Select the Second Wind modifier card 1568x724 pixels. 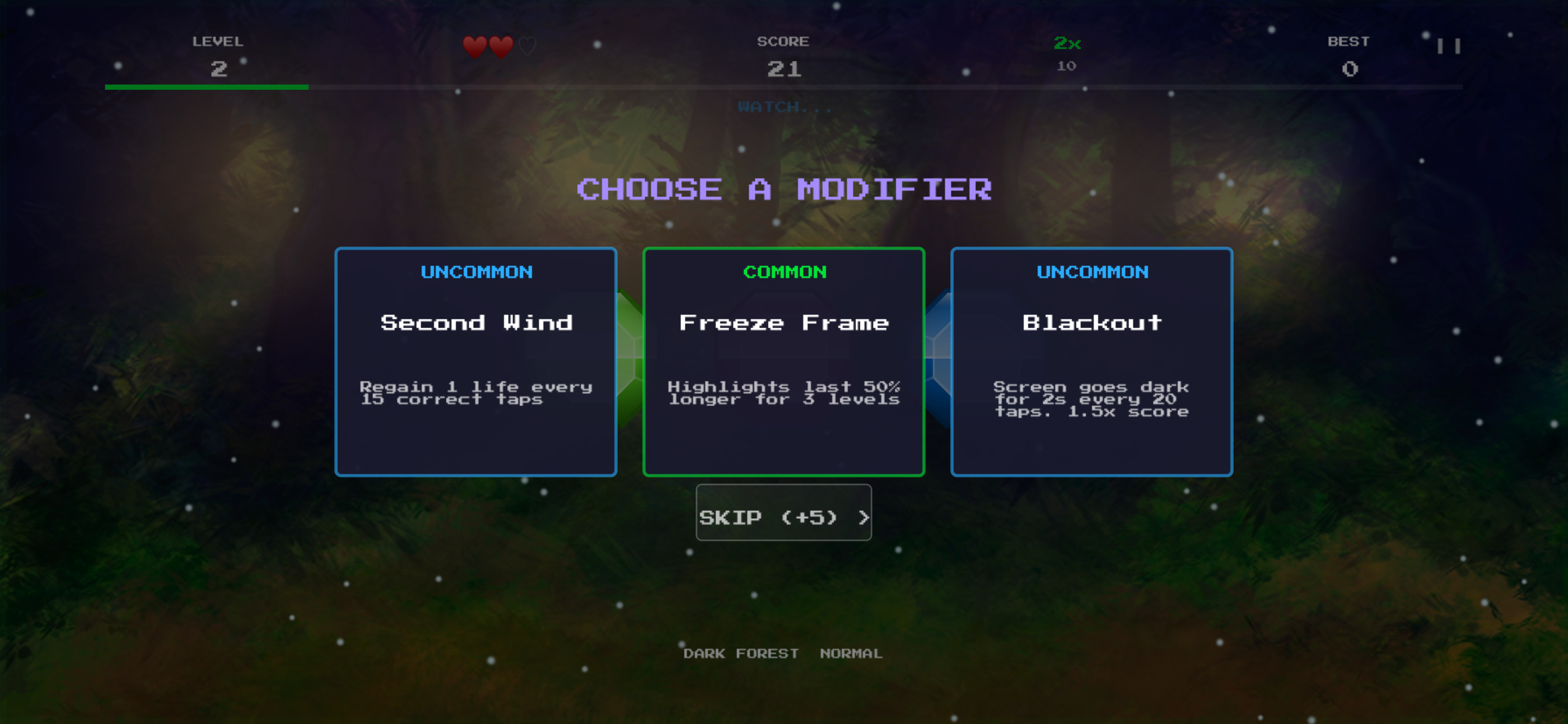click(475, 360)
